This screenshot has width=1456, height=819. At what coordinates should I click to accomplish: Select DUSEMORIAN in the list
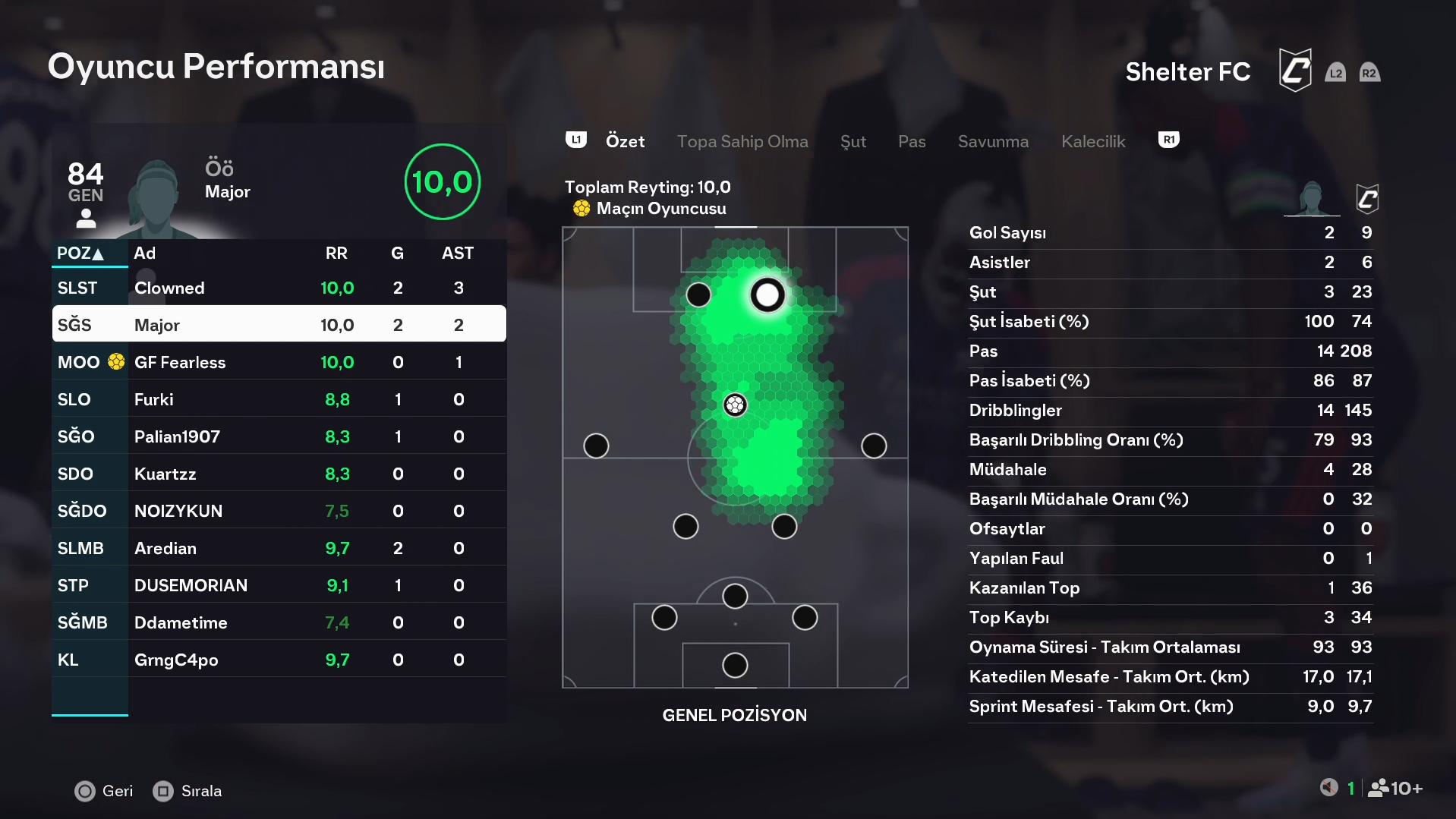click(279, 585)
